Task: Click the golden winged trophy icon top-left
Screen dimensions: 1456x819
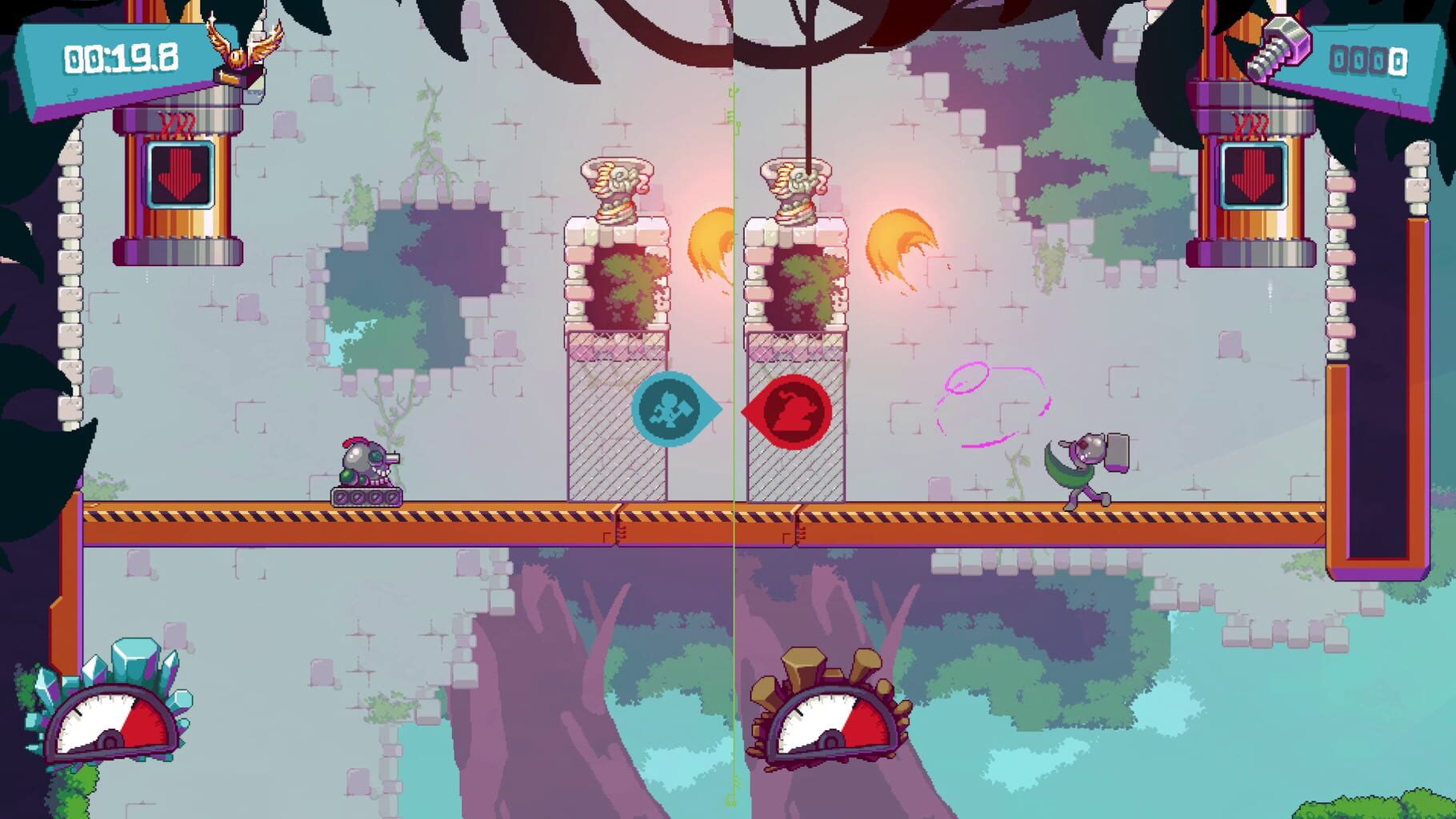Action: 239,50
